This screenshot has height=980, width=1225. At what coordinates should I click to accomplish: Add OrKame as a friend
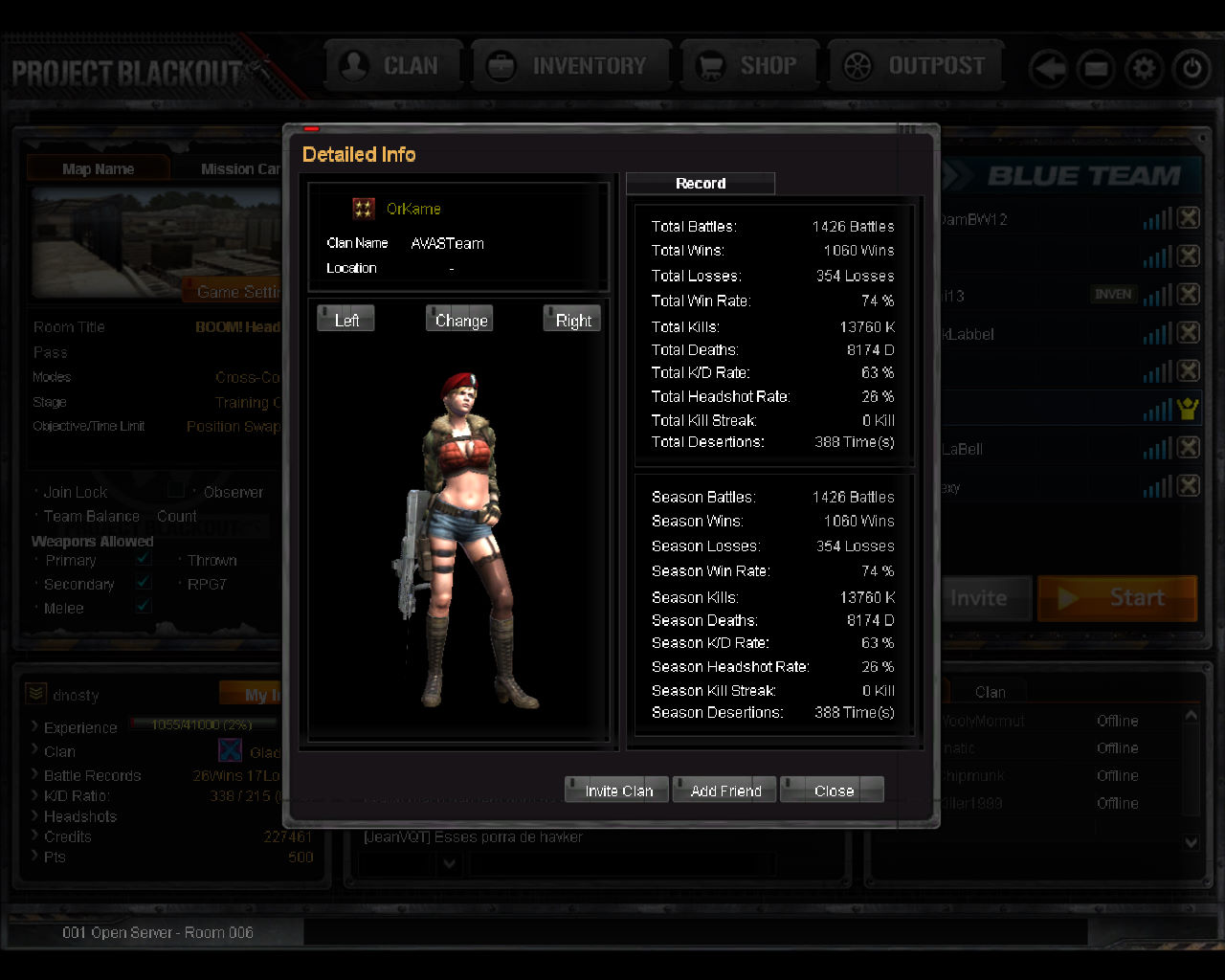pyautogui.click(x=724, y=790)
